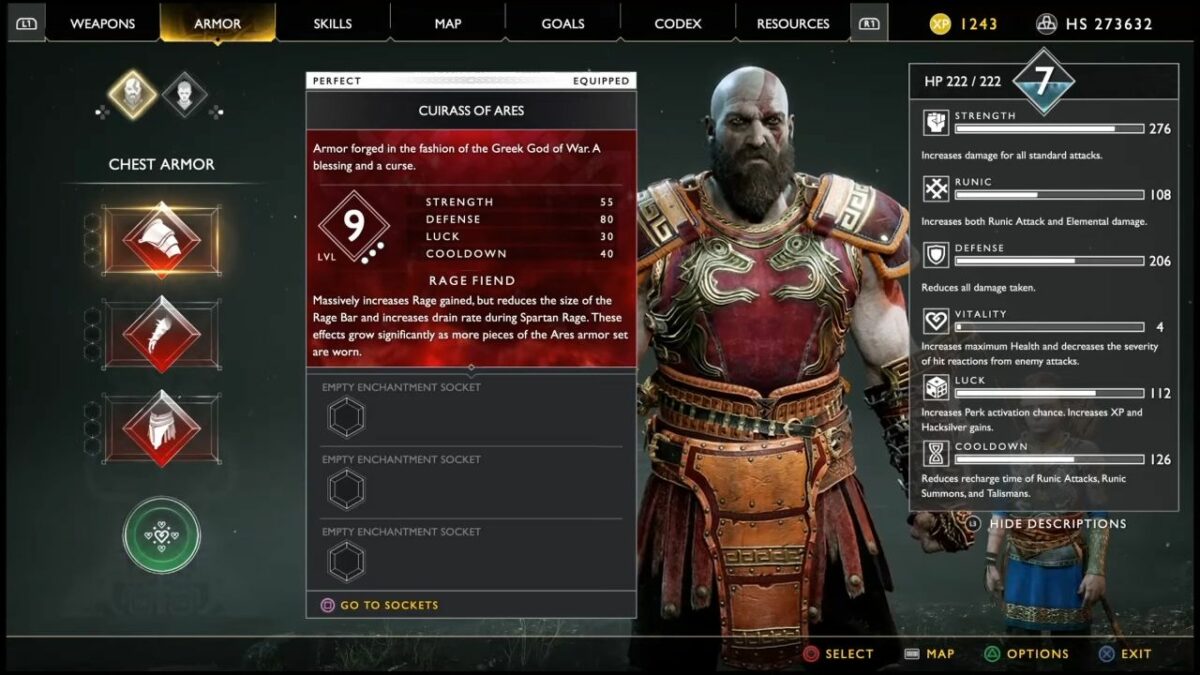Select the Kratos character portrait
Image resolution: width=1200 pixels, height=675 pixels.
(x=133, y=95)
